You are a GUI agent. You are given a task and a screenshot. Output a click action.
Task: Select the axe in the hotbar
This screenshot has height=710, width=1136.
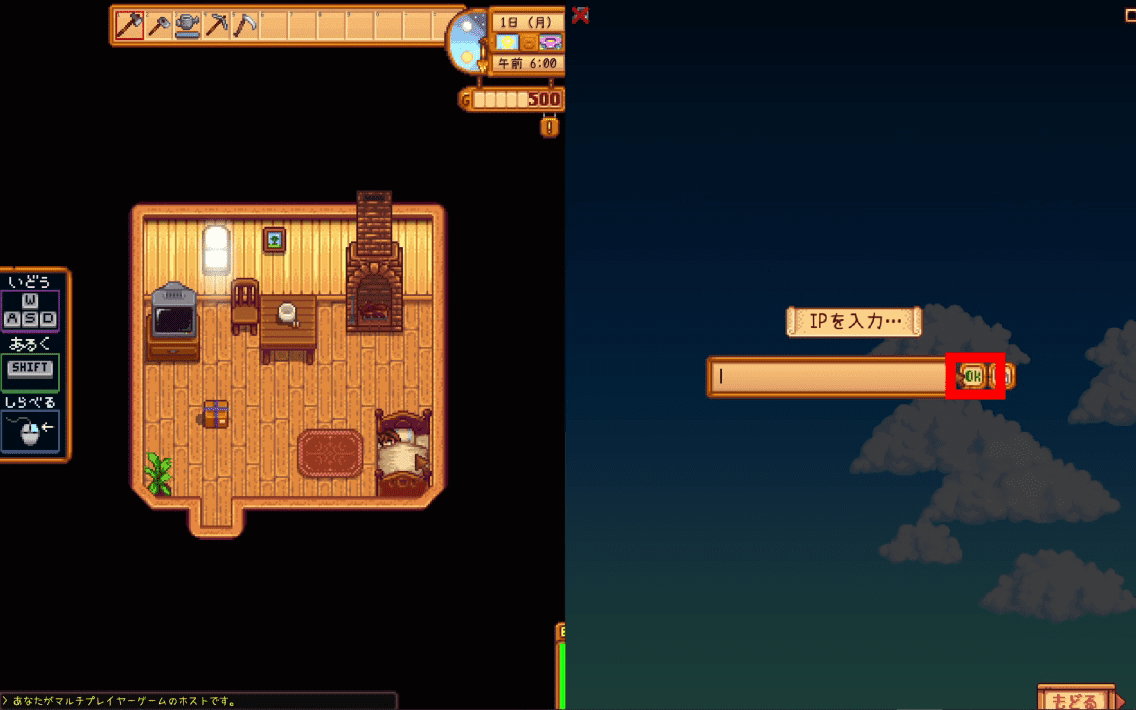point(130,26)
